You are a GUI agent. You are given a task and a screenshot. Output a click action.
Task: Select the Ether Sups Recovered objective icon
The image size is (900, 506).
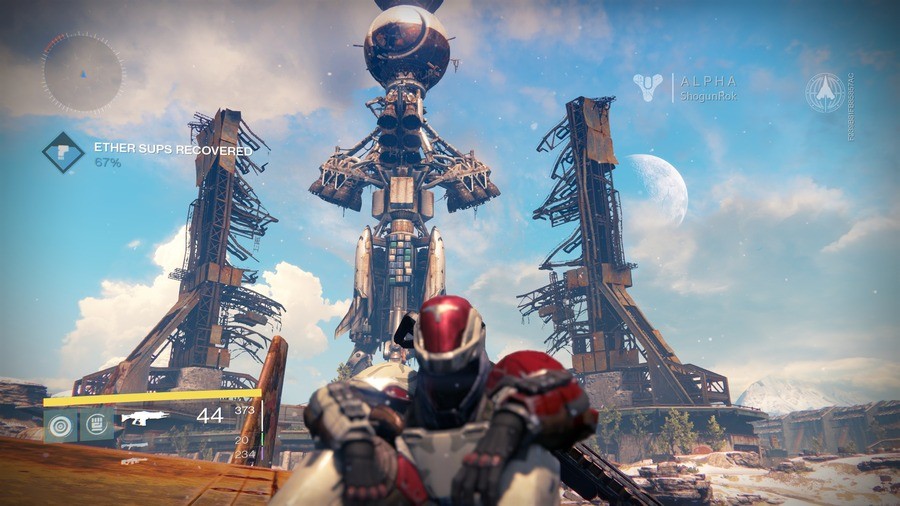[62, 152]
